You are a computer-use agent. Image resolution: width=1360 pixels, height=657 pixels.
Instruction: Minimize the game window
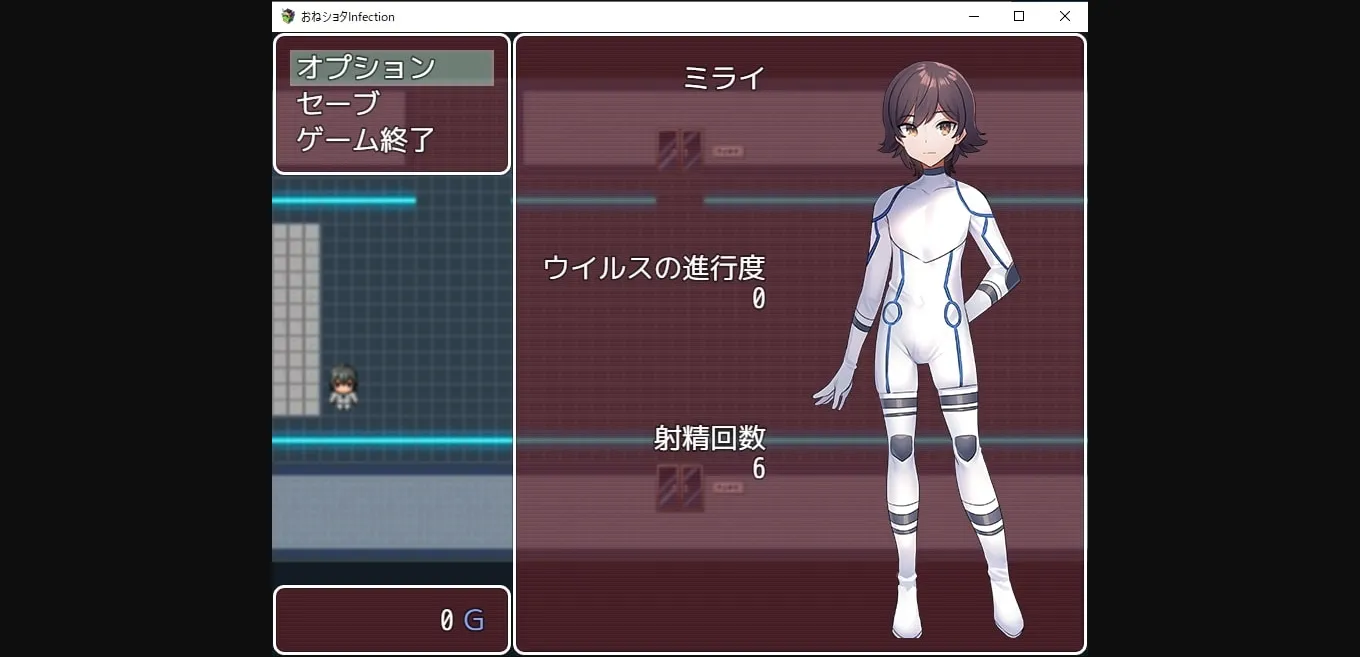[x=973, y=16]
